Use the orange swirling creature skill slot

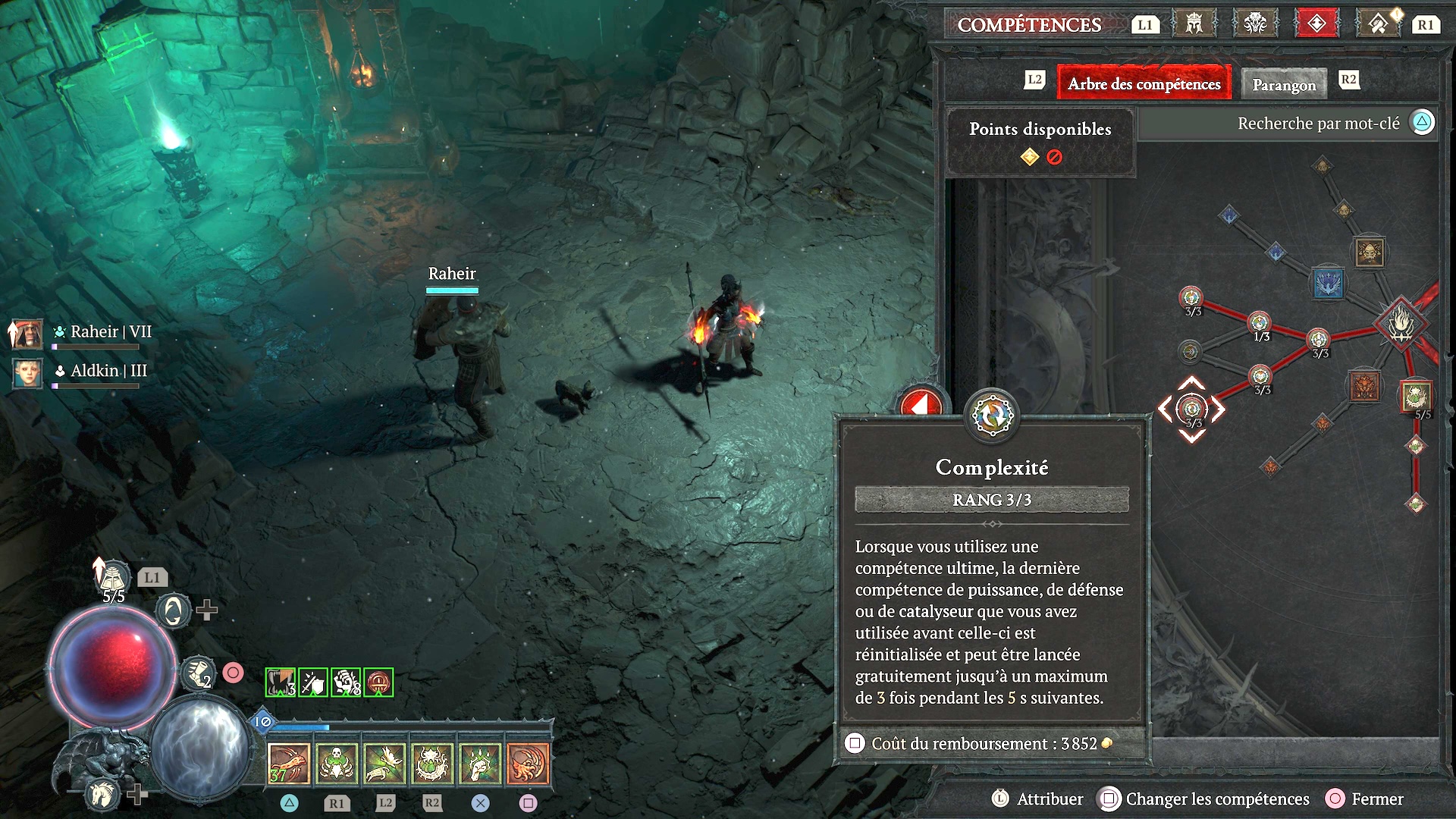coord(528,763)
